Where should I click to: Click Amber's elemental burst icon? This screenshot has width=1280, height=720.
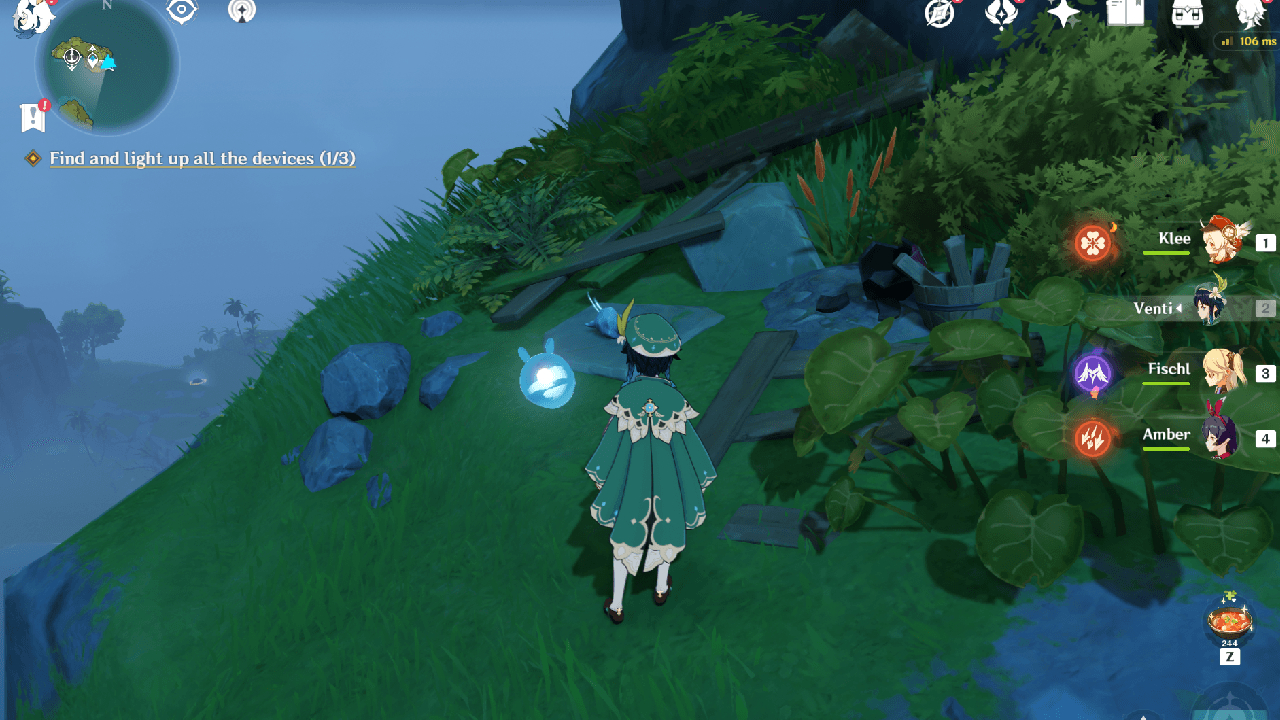pyautogui.click(x=1092, y=437)
